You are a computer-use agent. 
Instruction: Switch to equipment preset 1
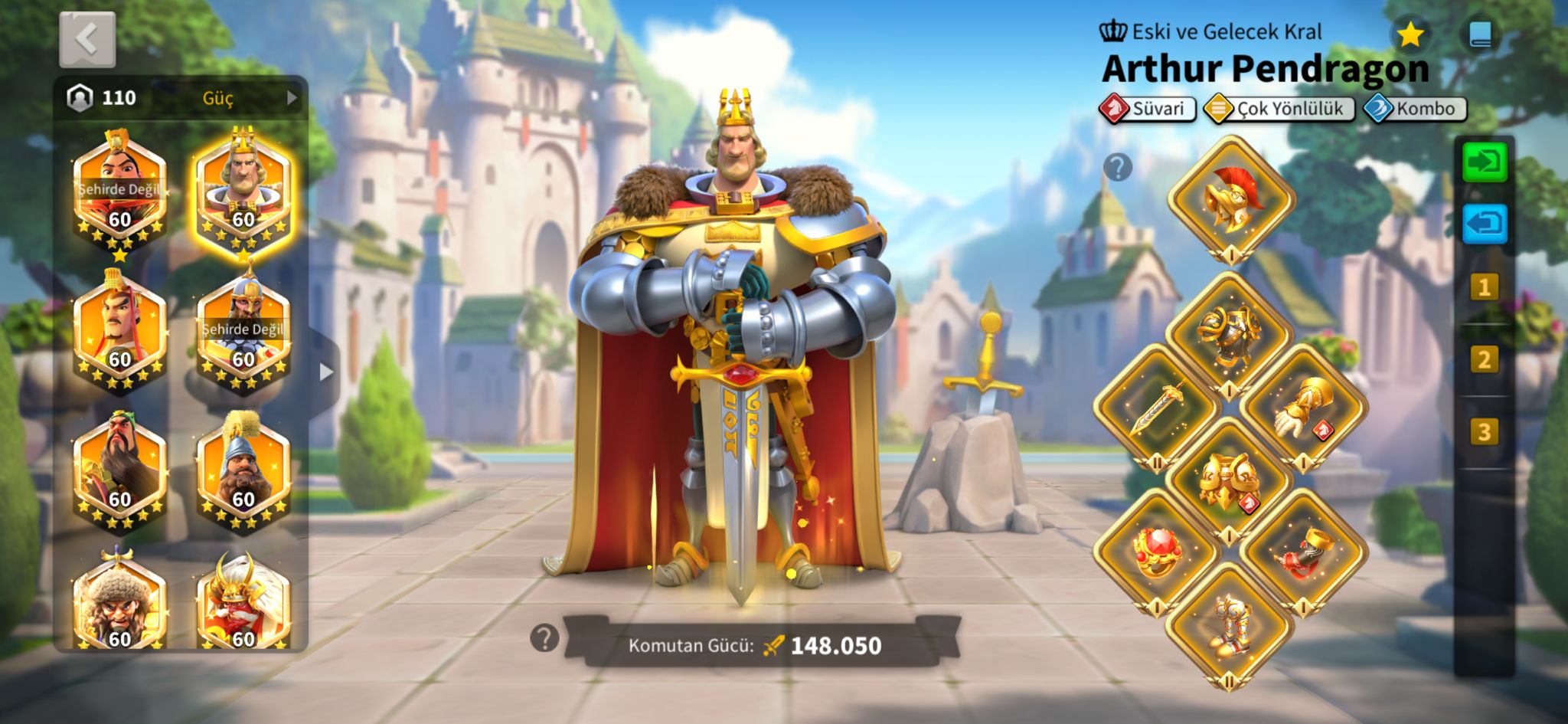point(1484,287)
